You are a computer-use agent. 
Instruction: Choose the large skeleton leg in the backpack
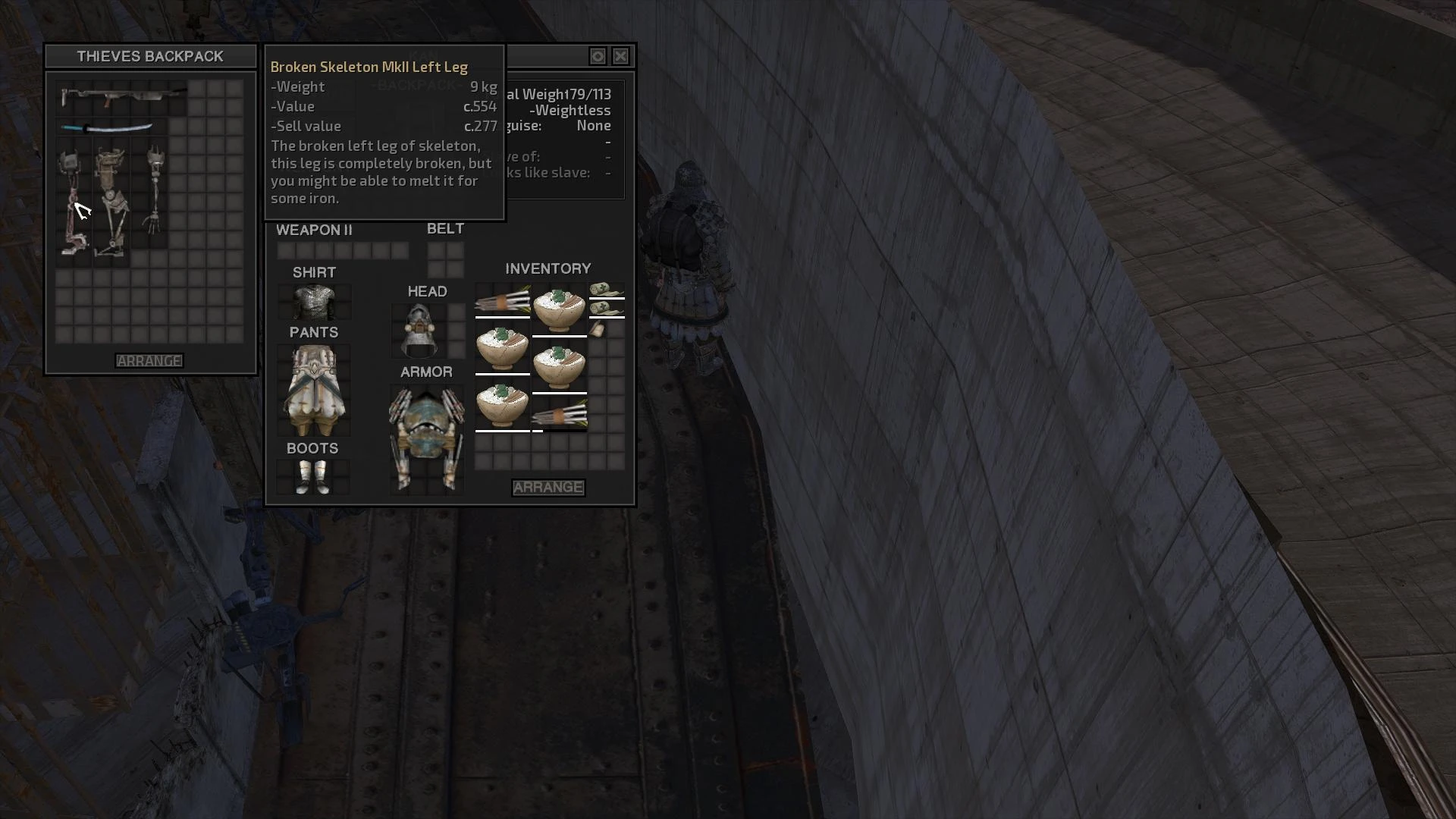point(111,201)
